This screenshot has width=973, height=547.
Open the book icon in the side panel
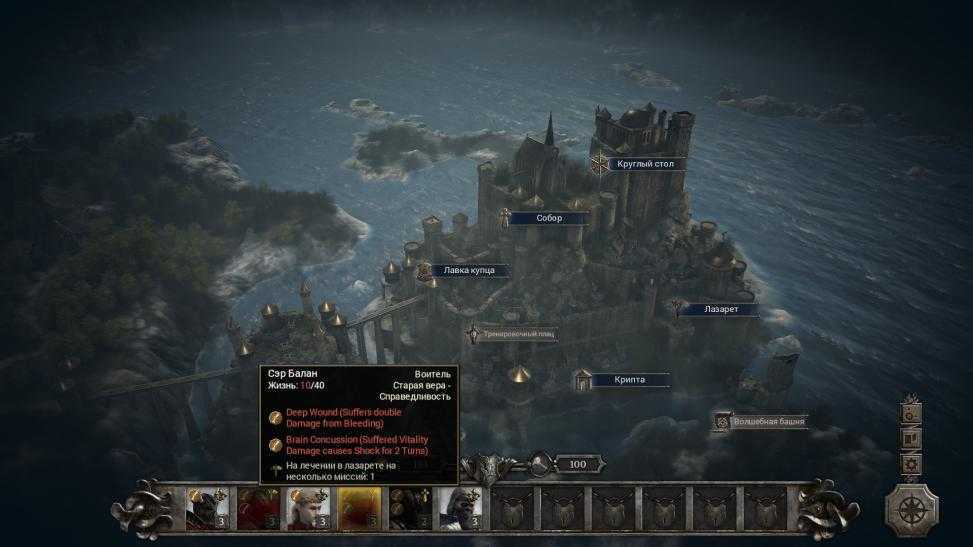click(911, 438)
